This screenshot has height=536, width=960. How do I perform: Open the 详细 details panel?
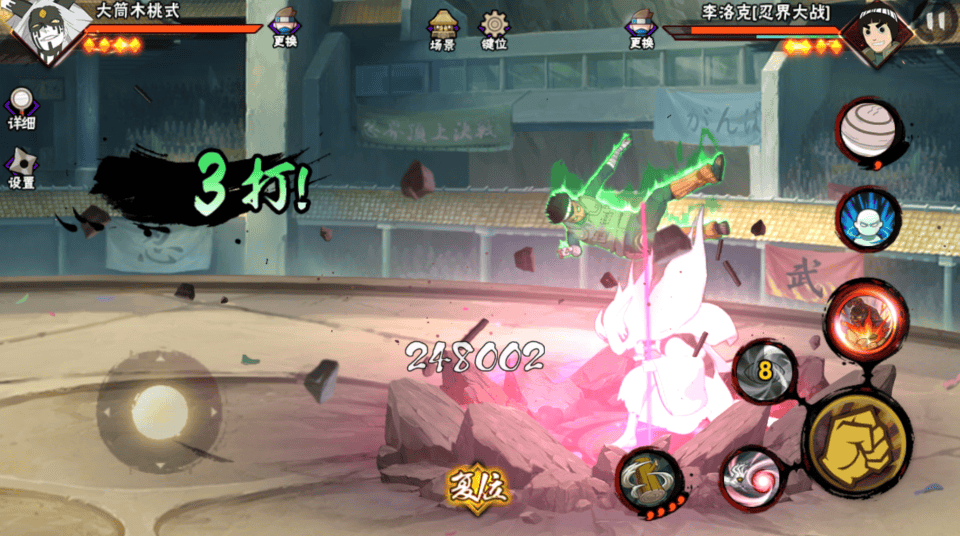pos(21,108)
